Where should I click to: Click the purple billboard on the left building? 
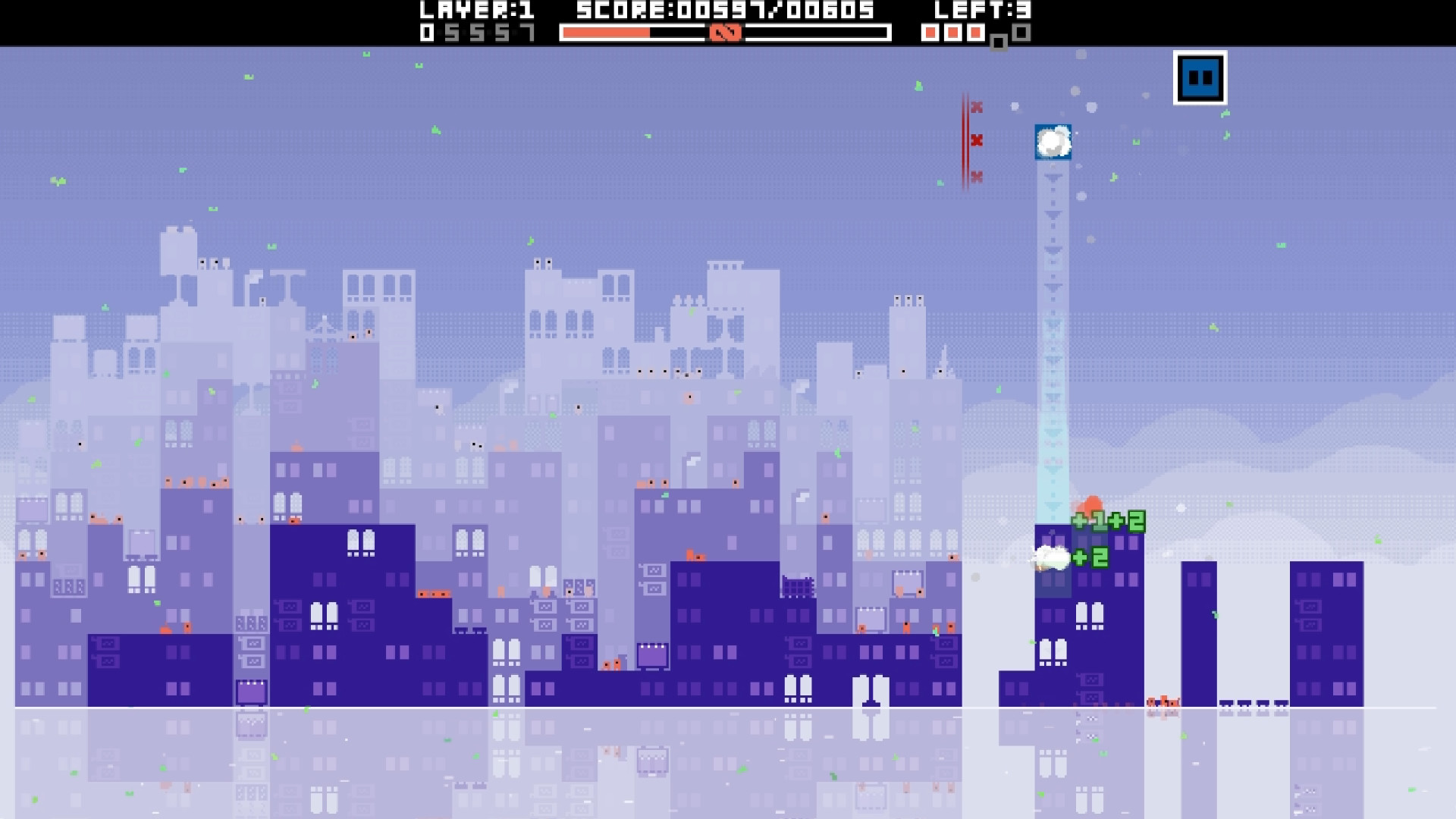tap(250, 692)
